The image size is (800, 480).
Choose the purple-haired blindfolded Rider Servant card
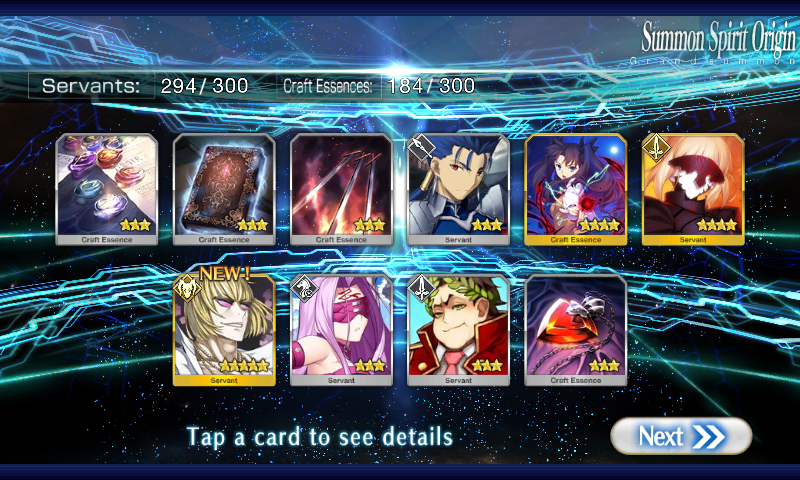pyautogui.click(x=341, y=330)
